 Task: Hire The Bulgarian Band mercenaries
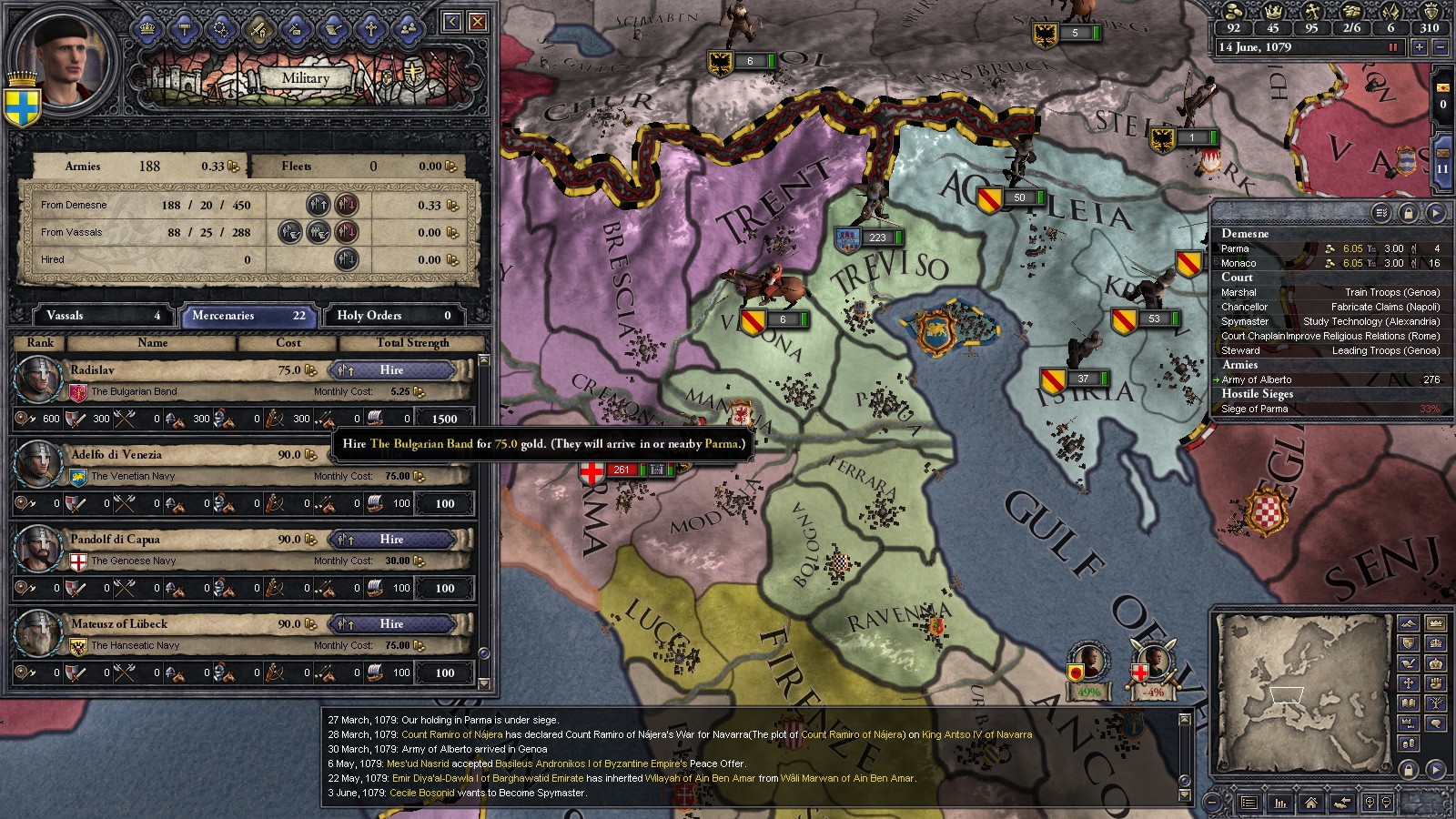[391, 370]
